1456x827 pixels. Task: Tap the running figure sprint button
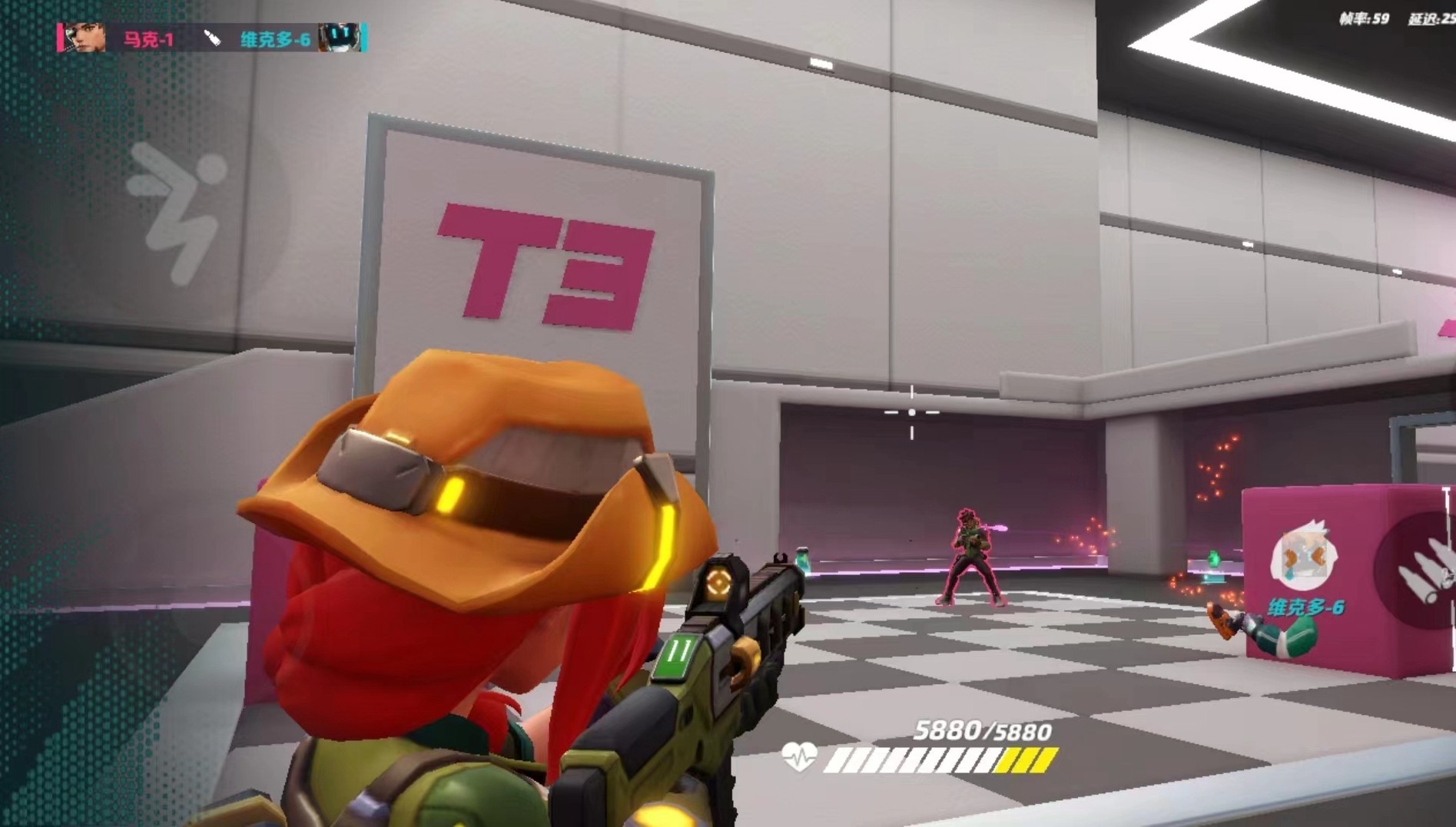178,209
